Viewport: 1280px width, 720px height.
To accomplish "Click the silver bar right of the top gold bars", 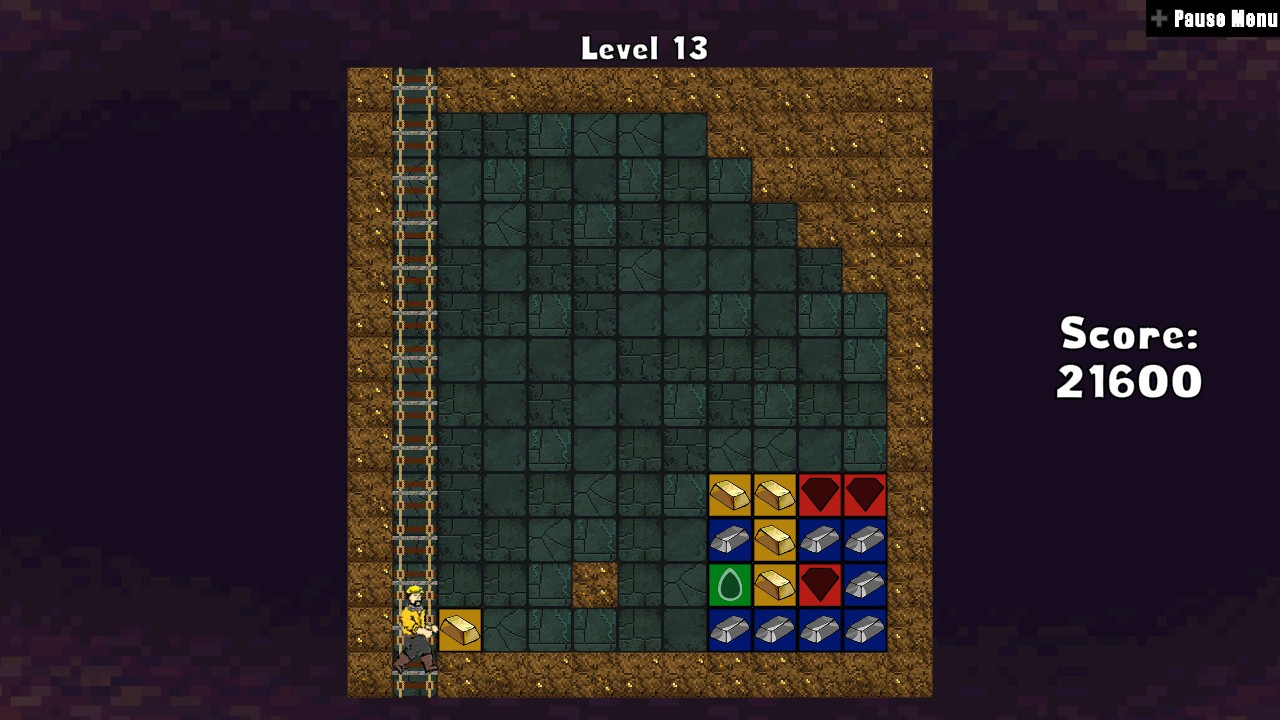I will (x=820, y=540).
